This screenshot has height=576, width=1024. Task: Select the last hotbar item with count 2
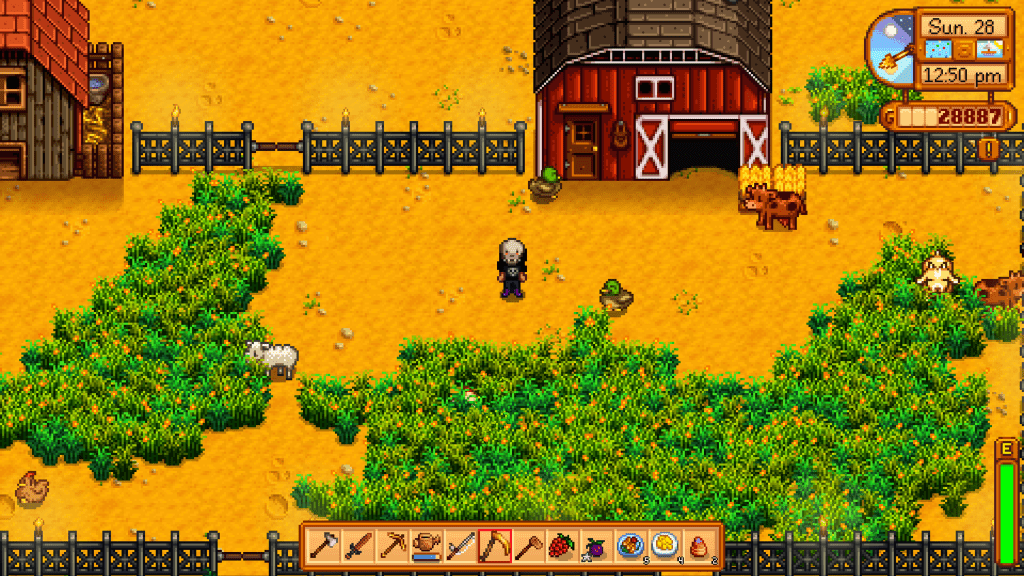click(x=698, y=546)
